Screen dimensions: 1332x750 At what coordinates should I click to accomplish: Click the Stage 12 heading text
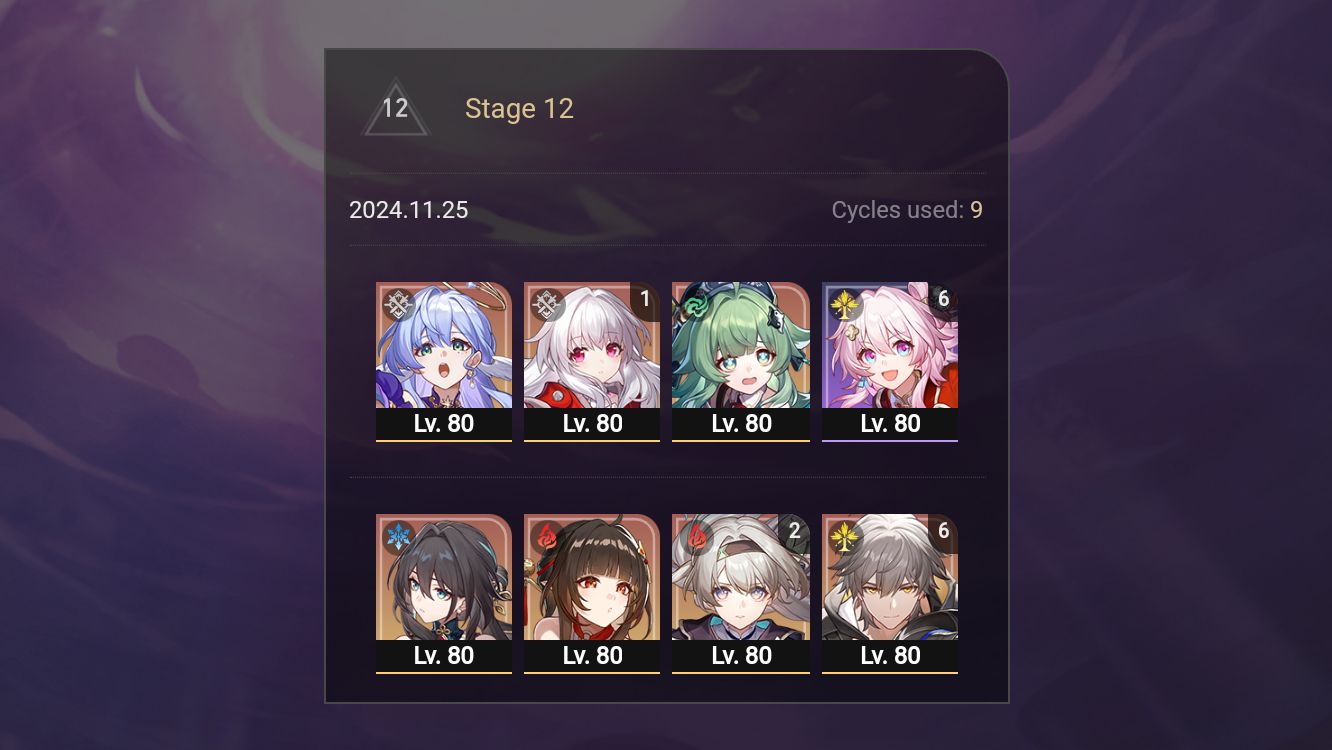pos(520,108)
